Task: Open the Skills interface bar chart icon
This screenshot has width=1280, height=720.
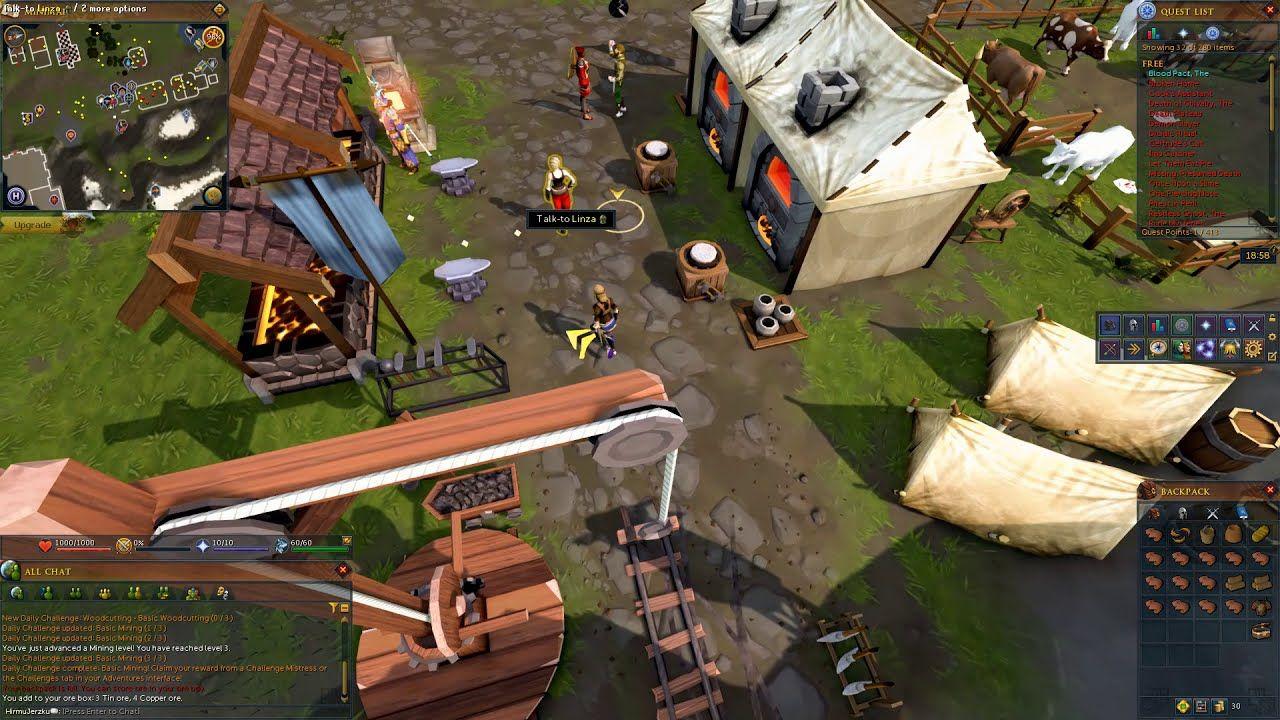Action: tap(1157, 325)
